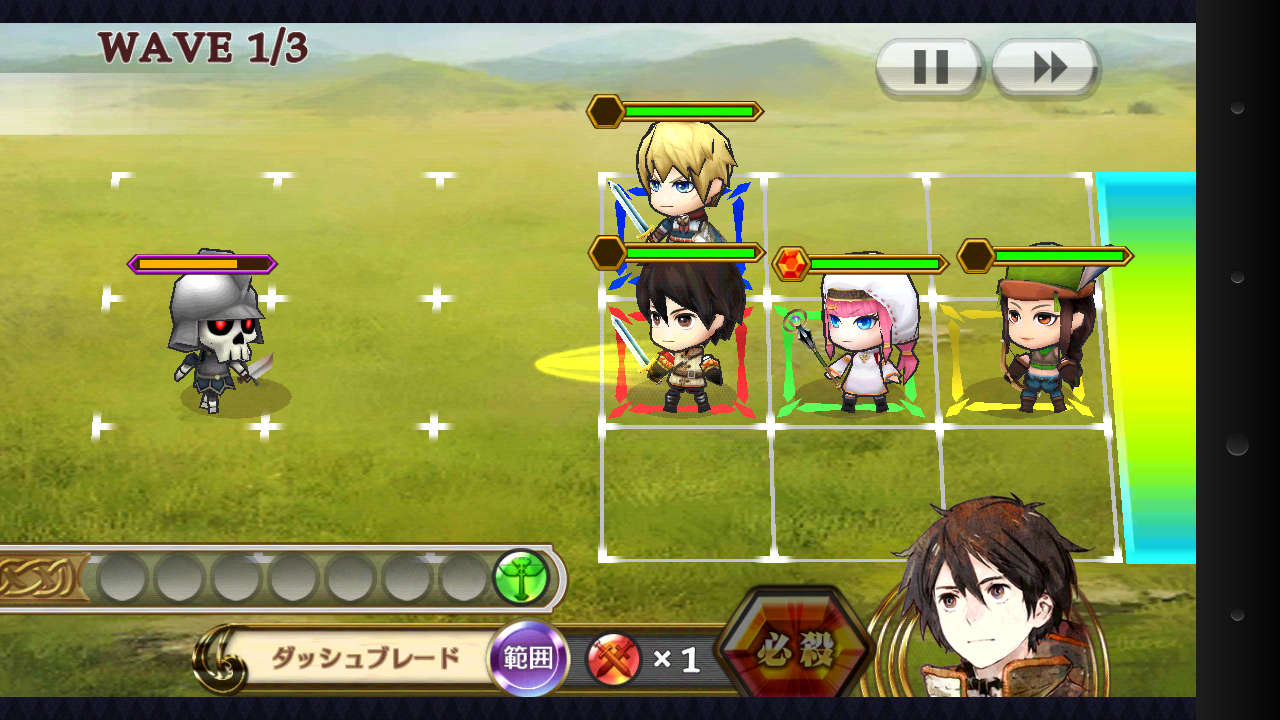Select the ダッシュブレード skill label
Image resolution: width=1280 pixels, height=720 pixels.
(365, 658)
